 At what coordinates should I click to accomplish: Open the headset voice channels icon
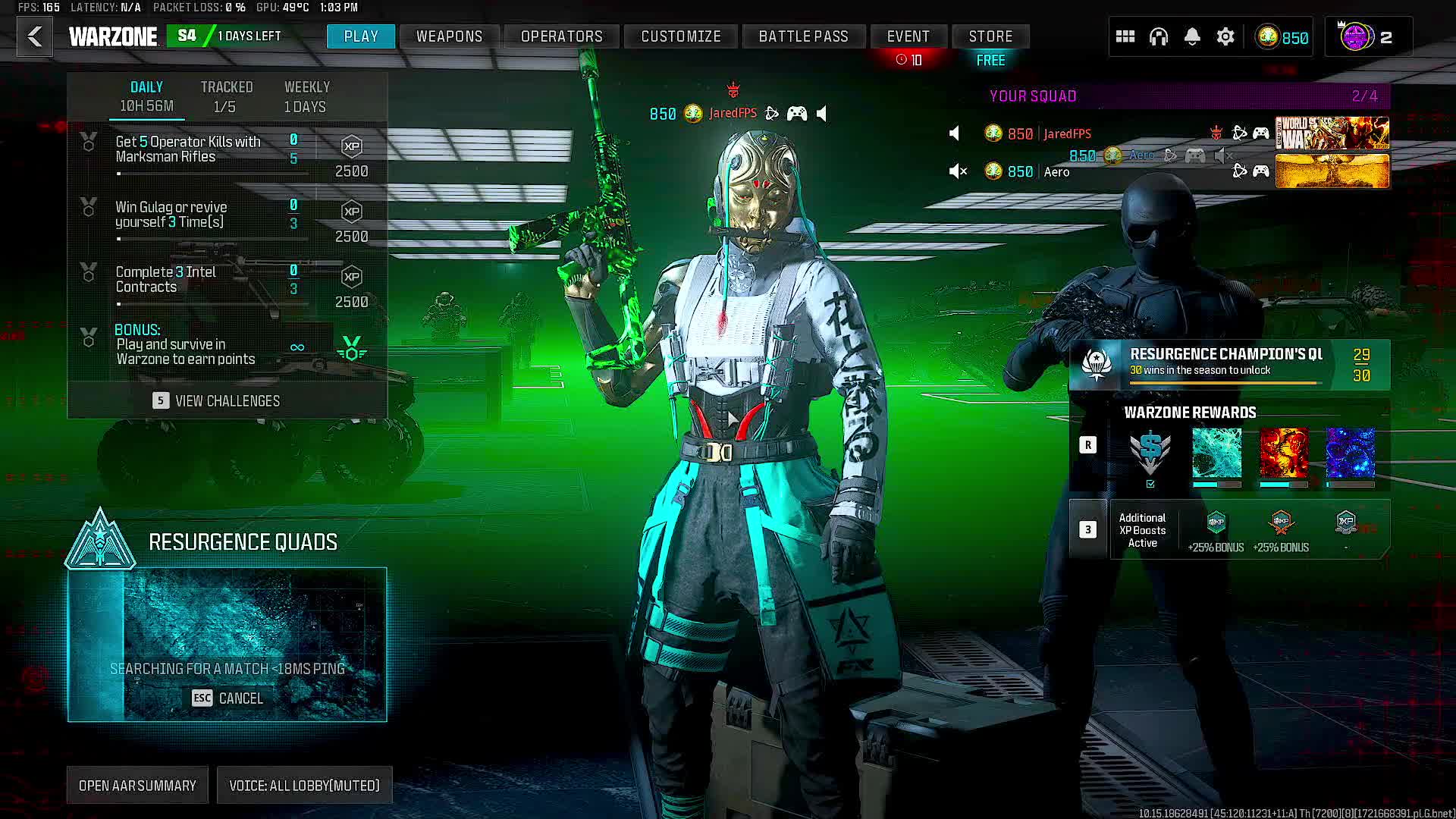(x=1158, y=36)
